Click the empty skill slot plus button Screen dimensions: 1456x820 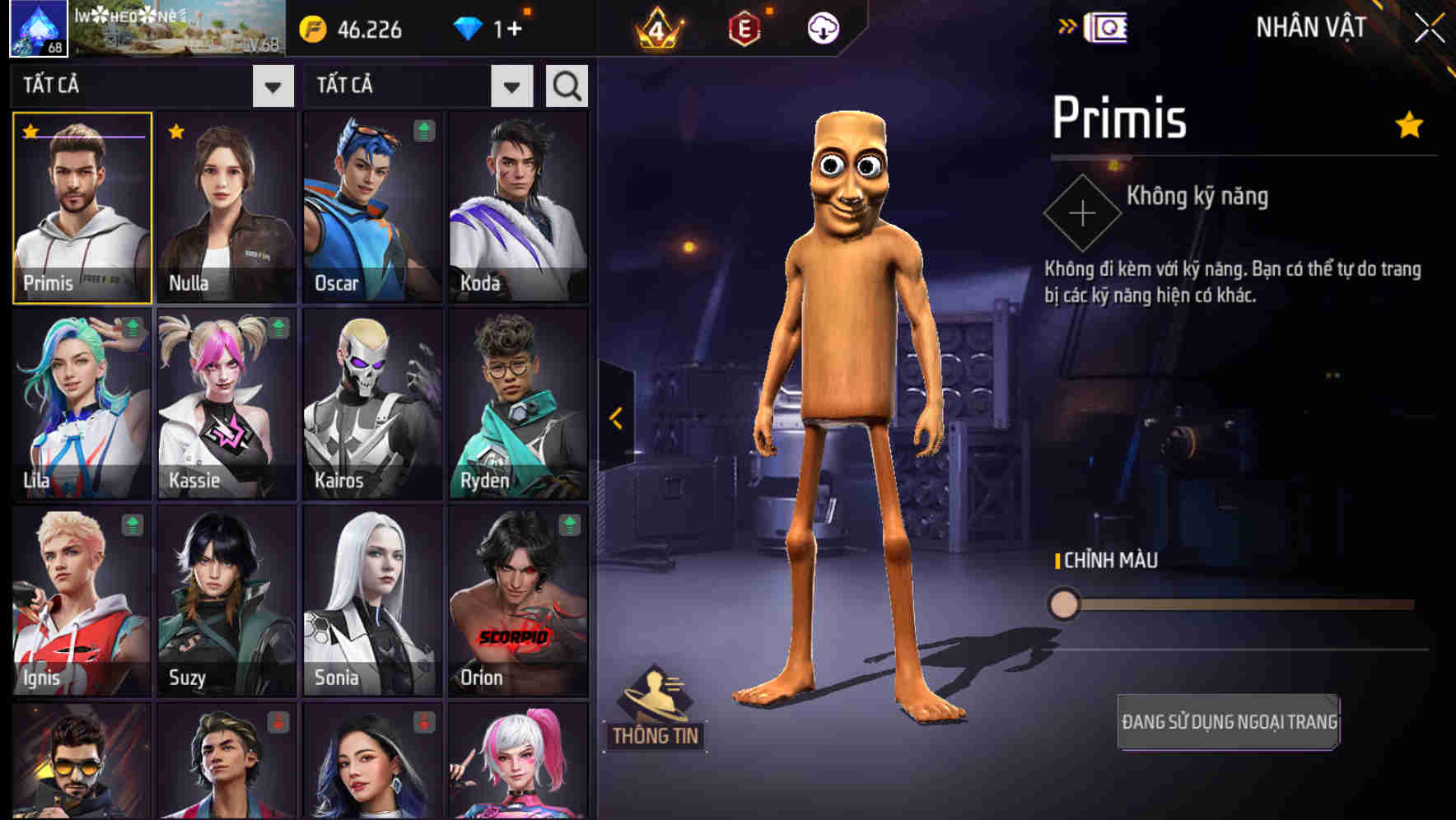coord(1080,212)
